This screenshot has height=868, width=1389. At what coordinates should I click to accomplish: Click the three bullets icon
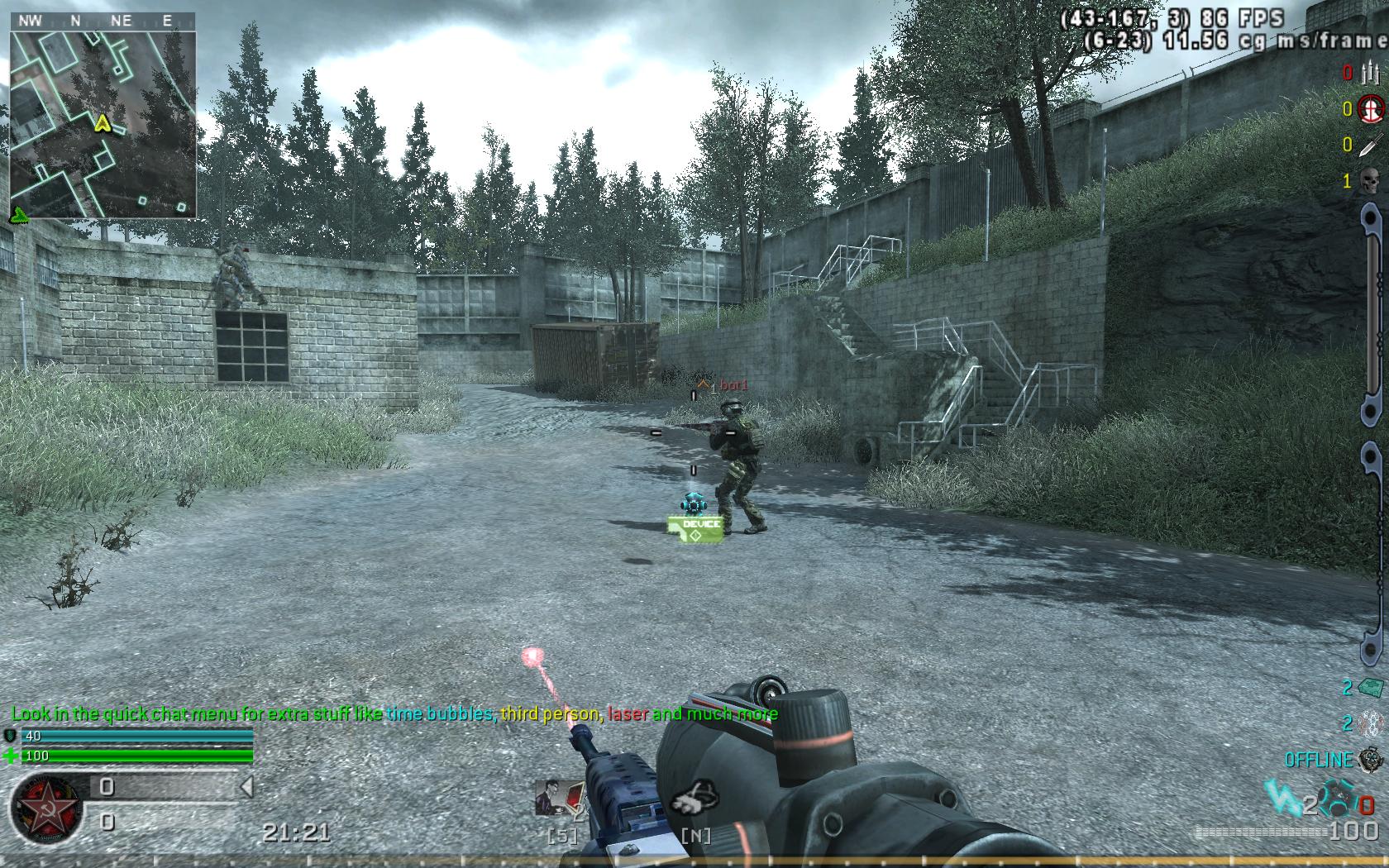[x=1370, y=73]
